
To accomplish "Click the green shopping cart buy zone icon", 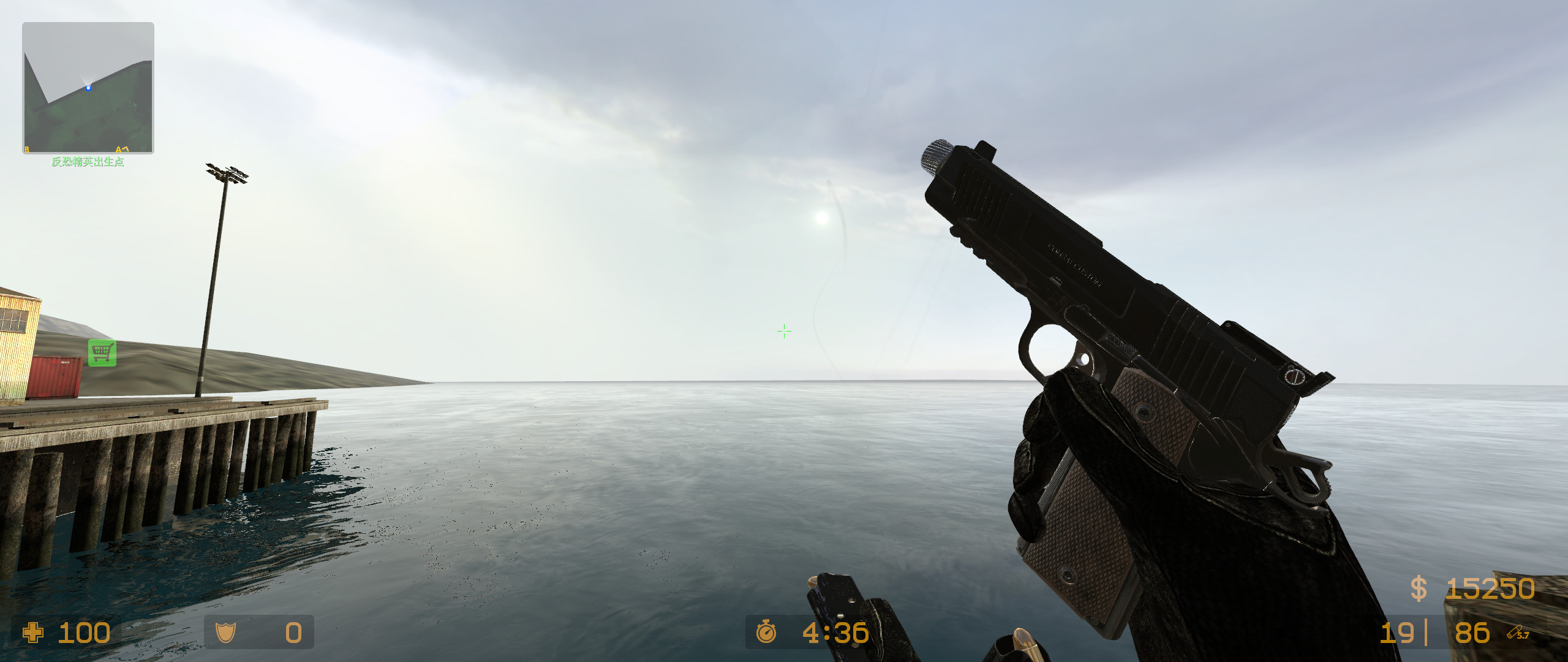I will tap(103, 351).
